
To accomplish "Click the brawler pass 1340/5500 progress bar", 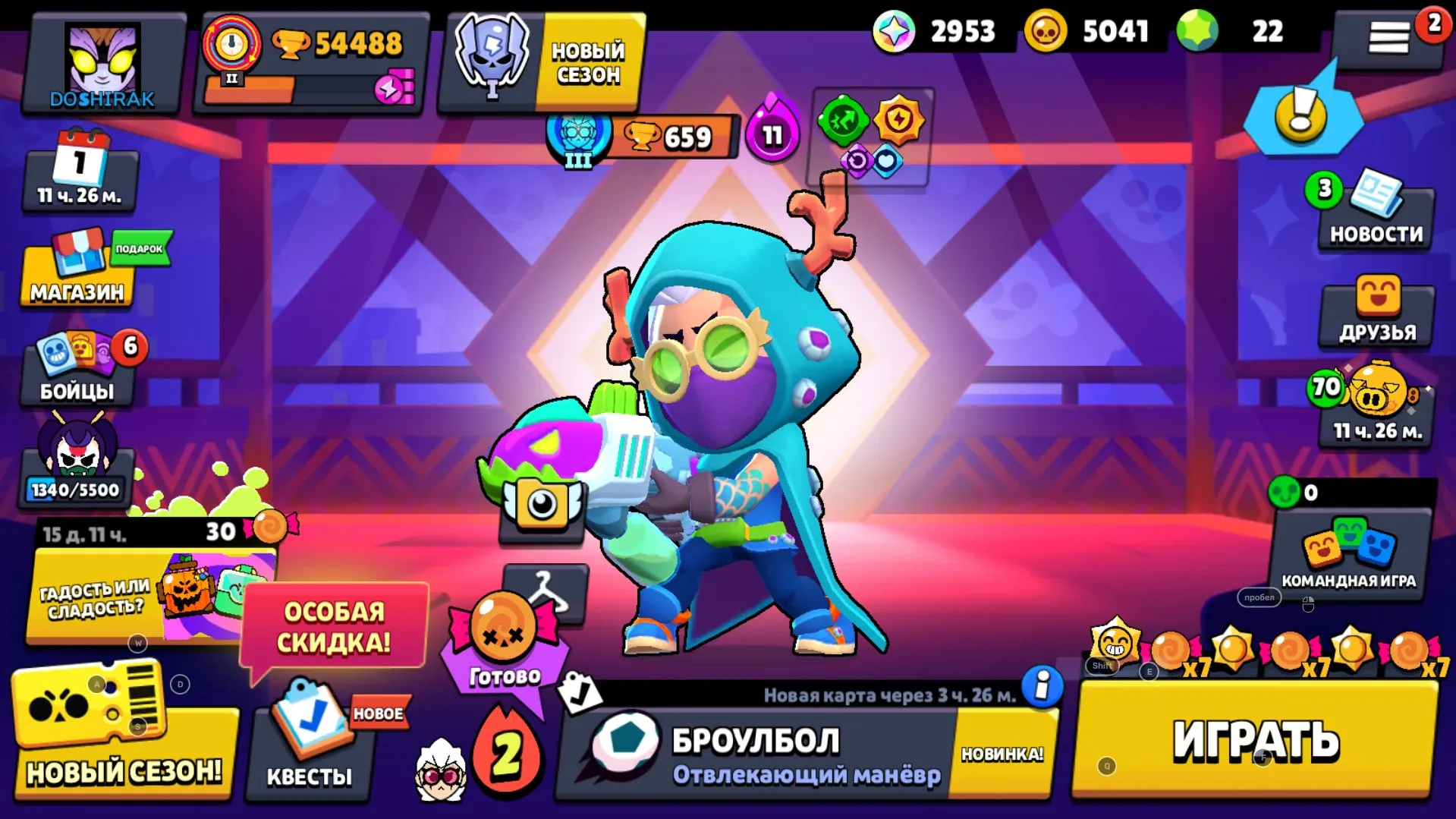I will click(x=76, y=490).
